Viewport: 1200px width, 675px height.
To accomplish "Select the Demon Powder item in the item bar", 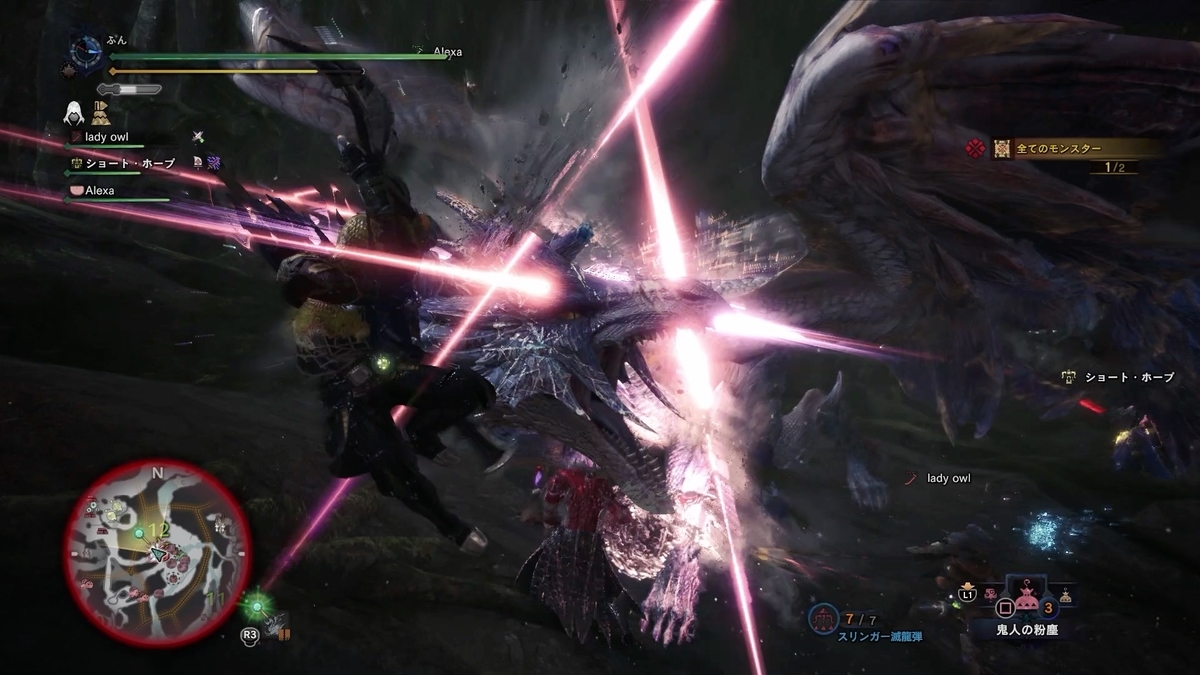I will (x=1026, y=601).
